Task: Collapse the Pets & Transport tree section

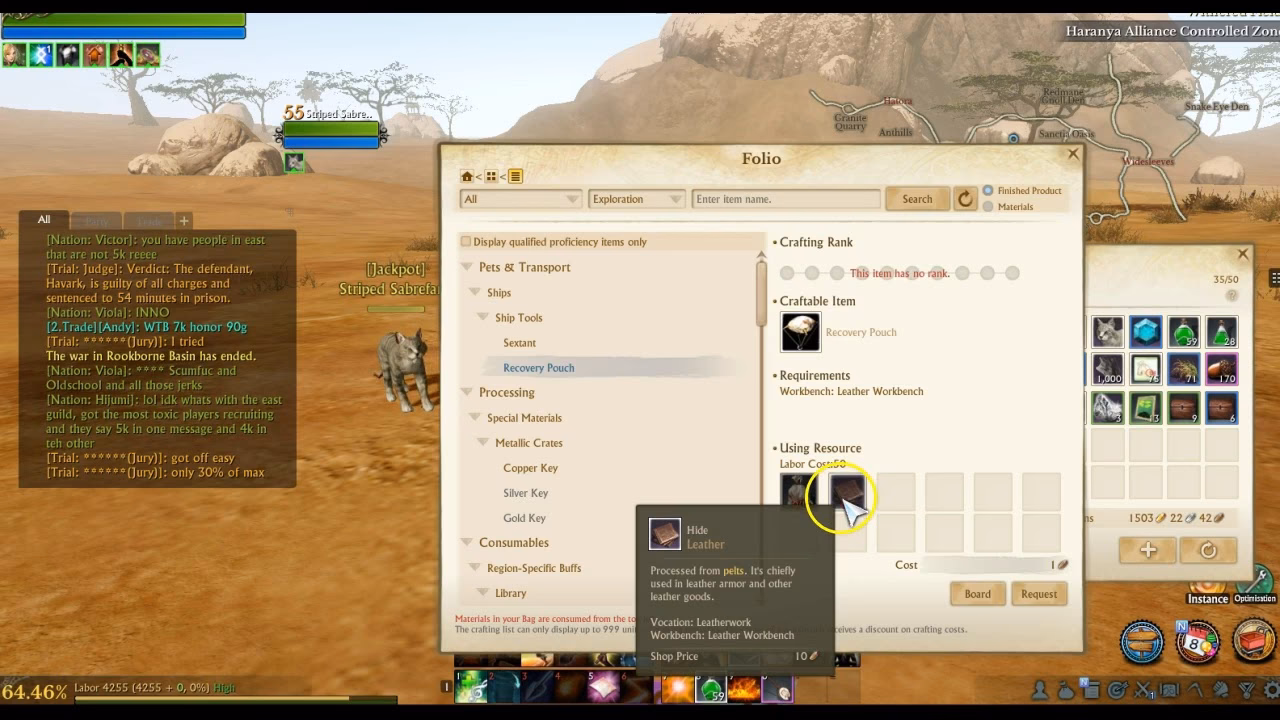Action: click(466, 267)
